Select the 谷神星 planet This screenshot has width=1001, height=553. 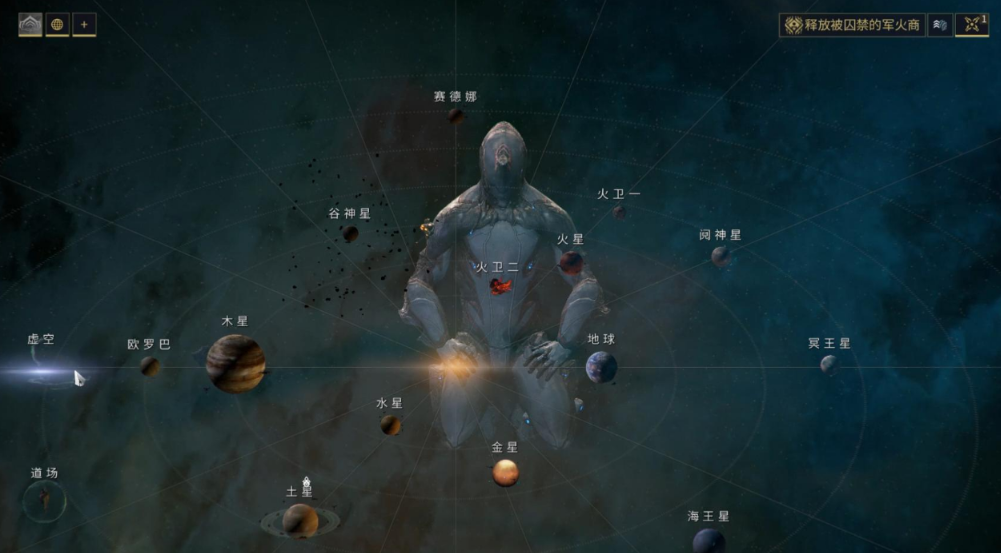tap(351, 234)
